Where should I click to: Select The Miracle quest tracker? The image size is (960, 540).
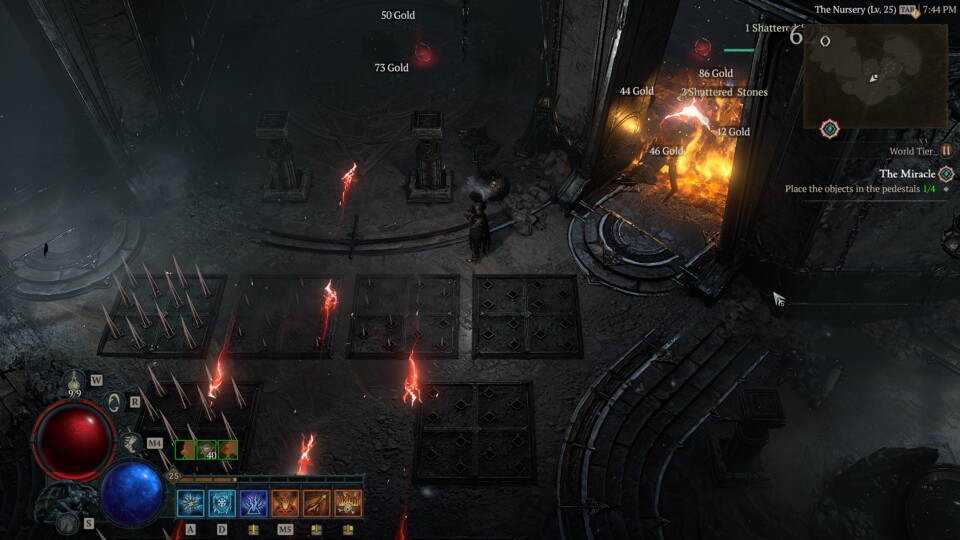(907, 174)
